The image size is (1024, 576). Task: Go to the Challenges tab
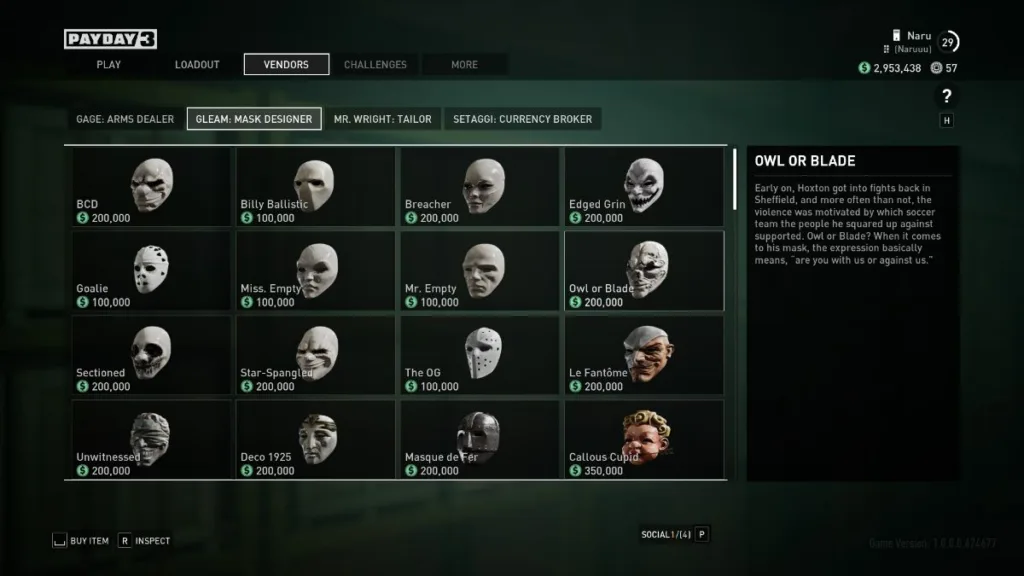click(x=375, y=65)
